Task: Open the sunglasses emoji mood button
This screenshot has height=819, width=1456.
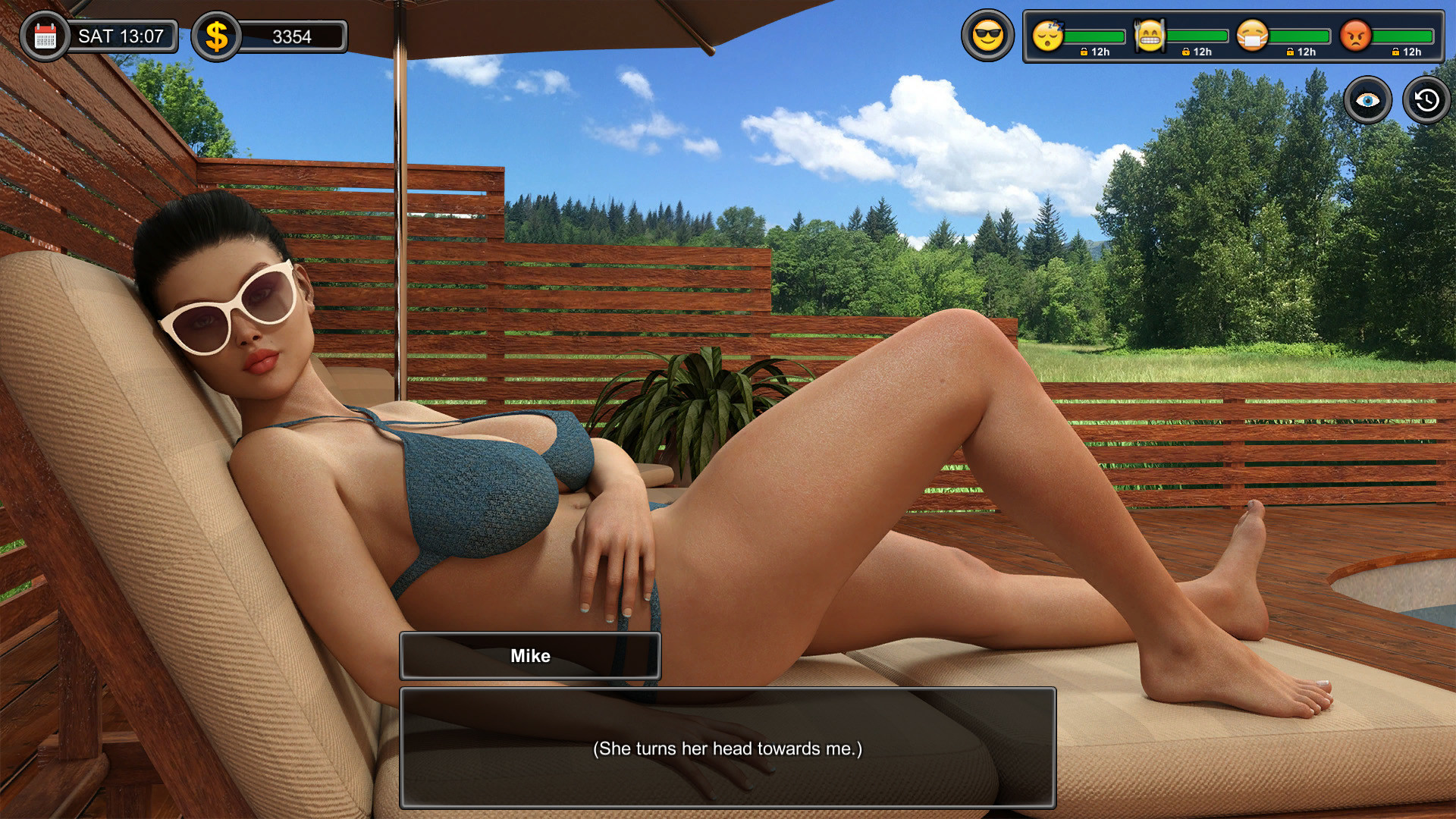Action: pos(987,36)
